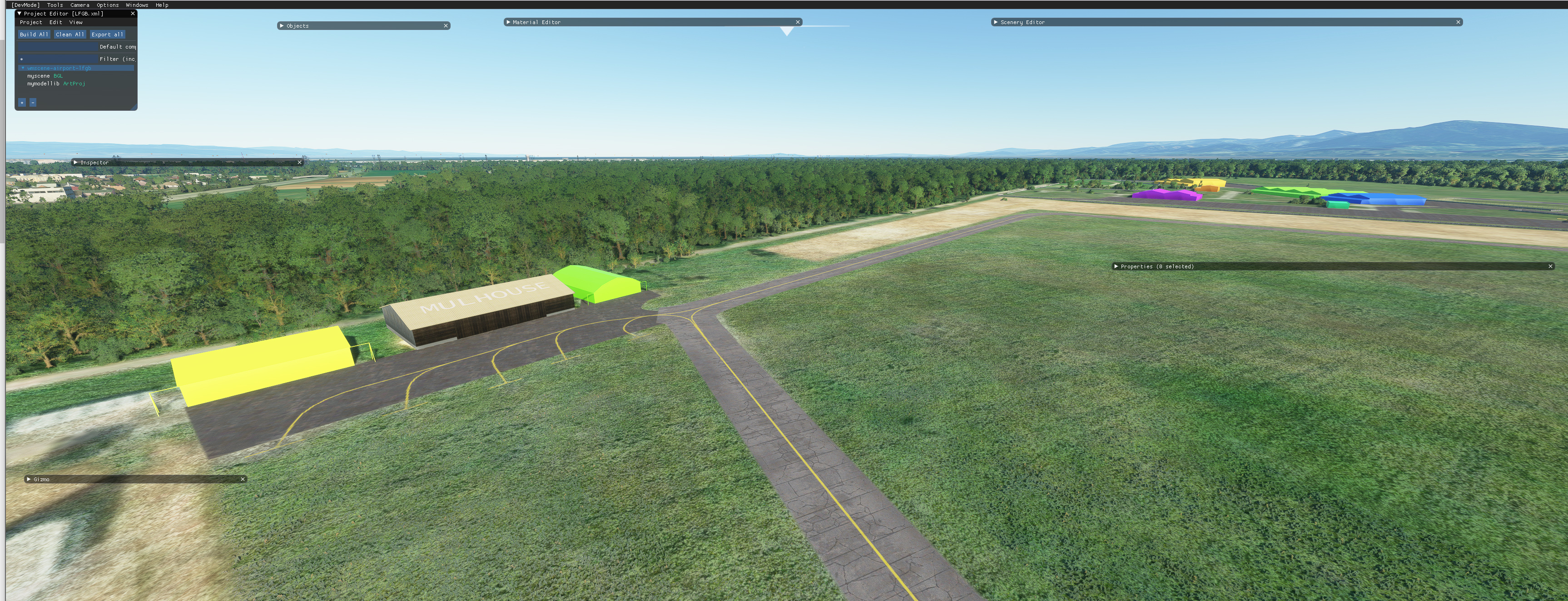Viewport: 1568px width, 601px height.
Task: Expand the Scenery Editor panel
Action: (996, 23)
